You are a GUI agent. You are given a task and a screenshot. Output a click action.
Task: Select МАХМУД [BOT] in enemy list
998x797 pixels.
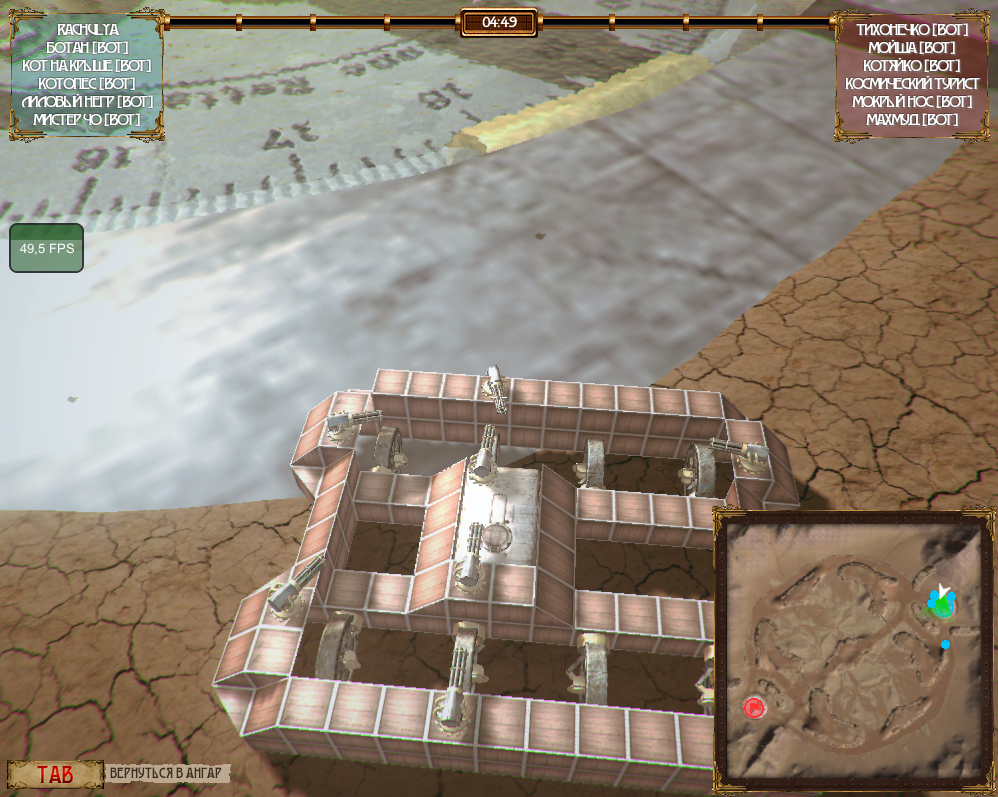point(912,120)
